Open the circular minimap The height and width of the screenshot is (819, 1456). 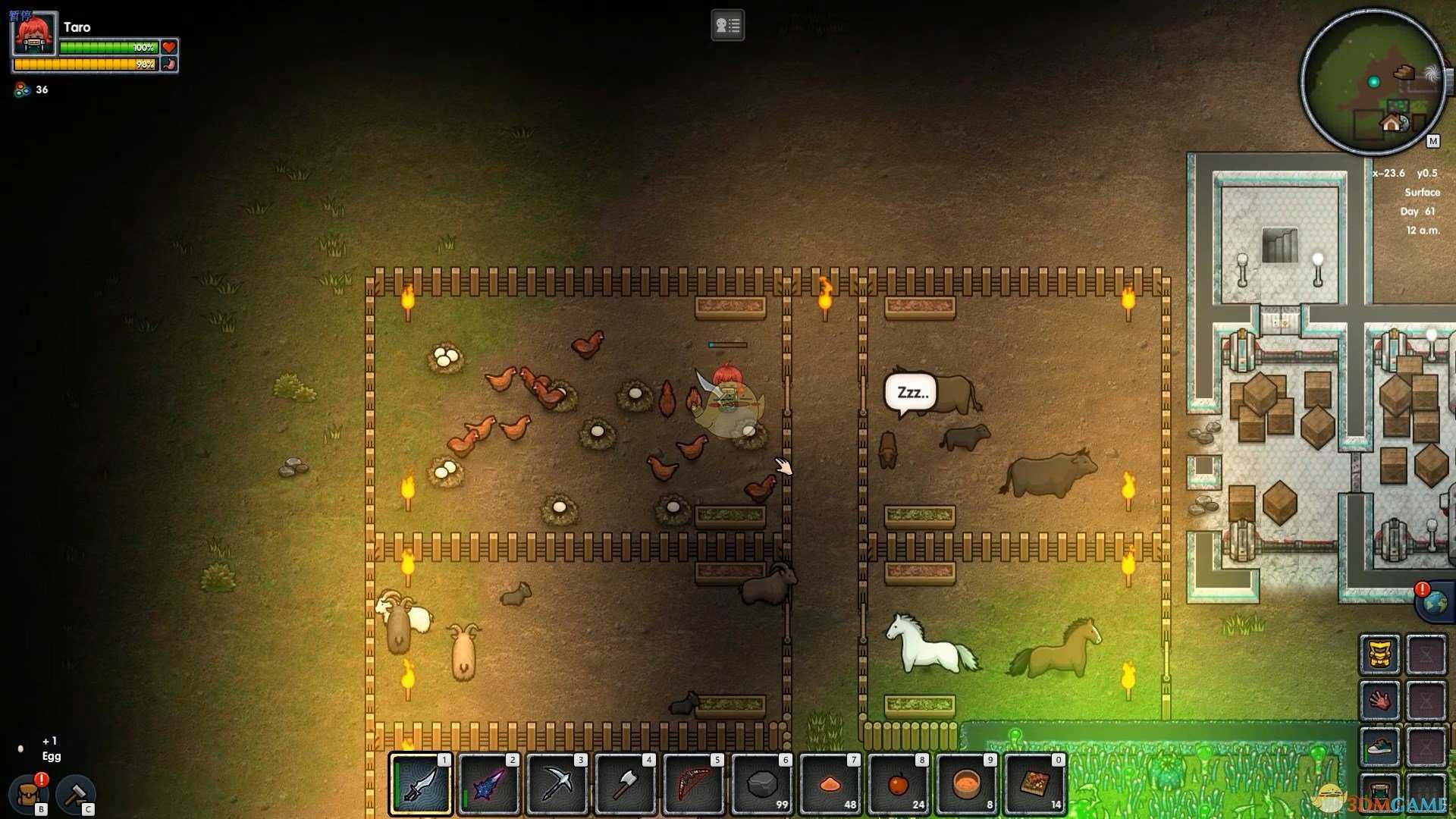point(1373,82)
